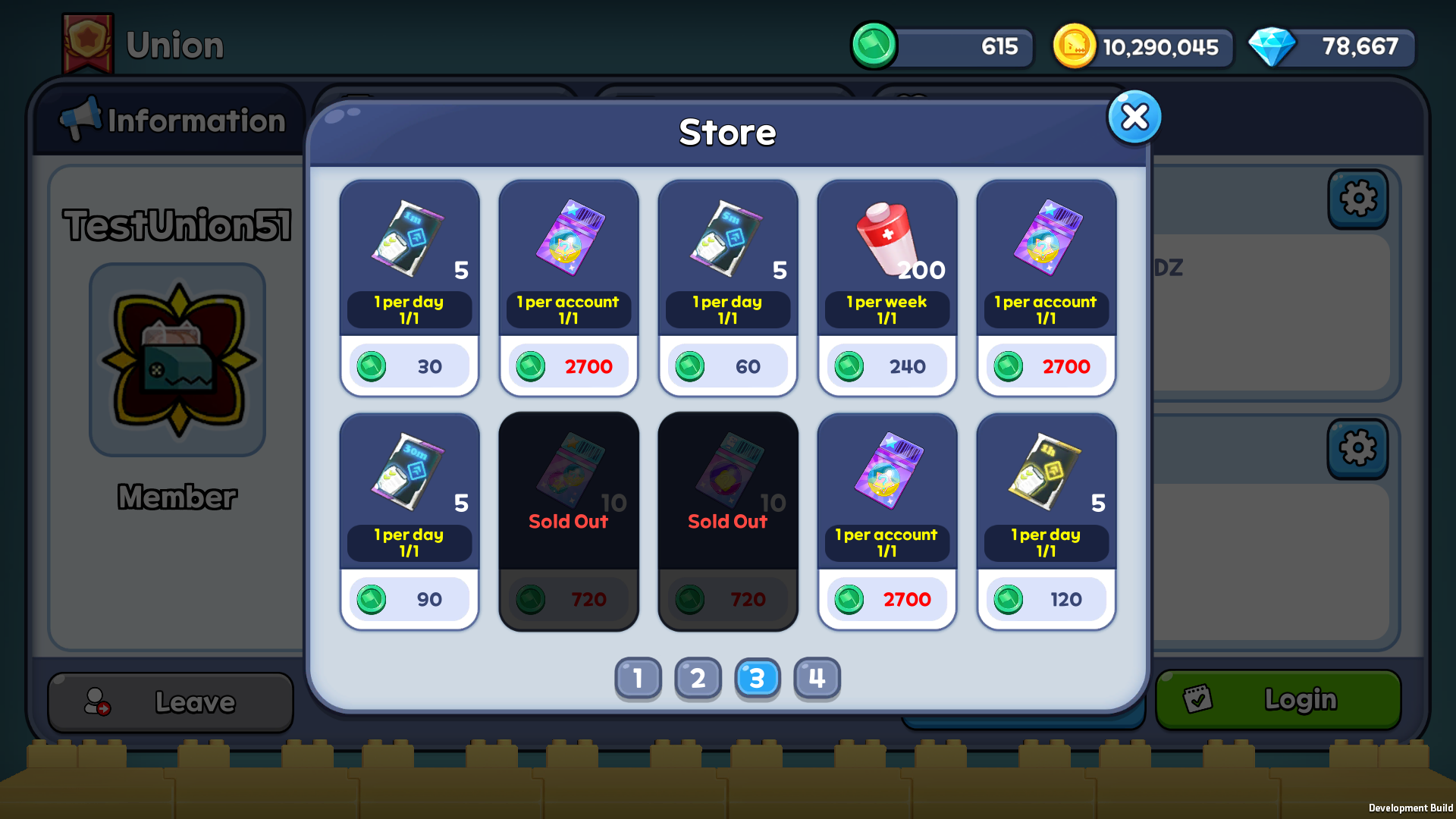Viewport: 1456px width, 819px height.
Task: Buy the ticket priced at 60
Action: [x=728, y=366]
